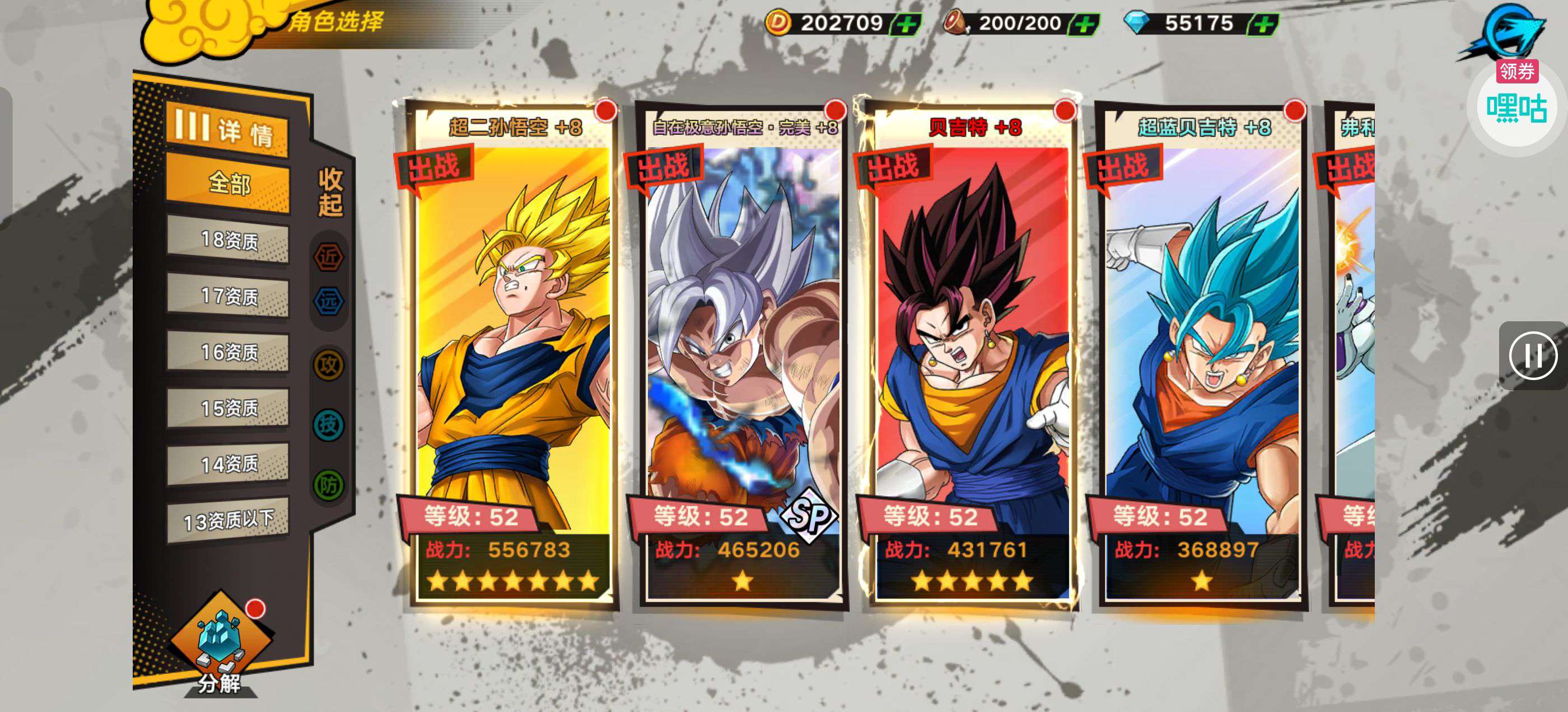
Task: Toggle the 远 ranged type filter
Action: pyautogui.click(x=329, y=301)
